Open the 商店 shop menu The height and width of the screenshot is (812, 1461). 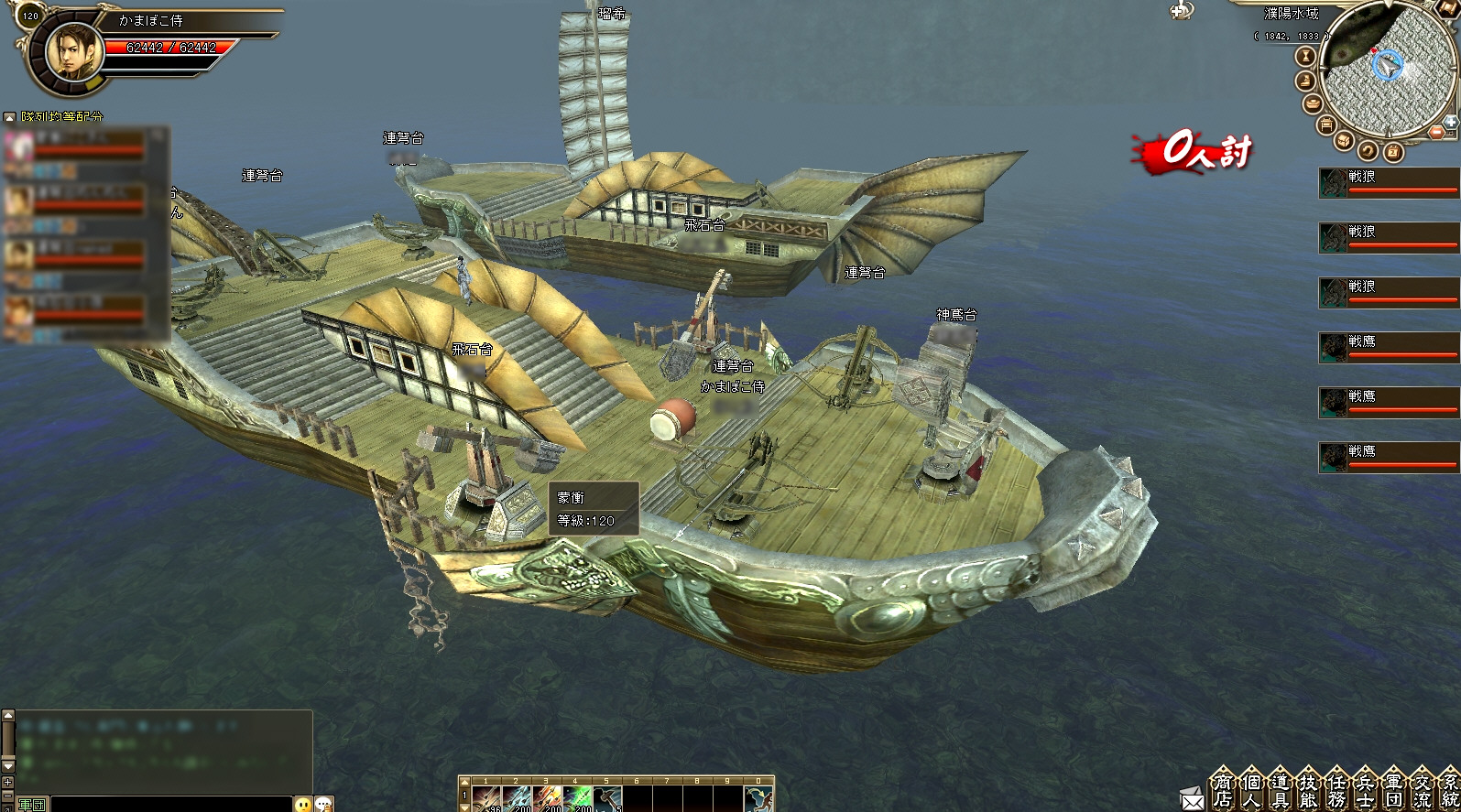coord(1222,790)
